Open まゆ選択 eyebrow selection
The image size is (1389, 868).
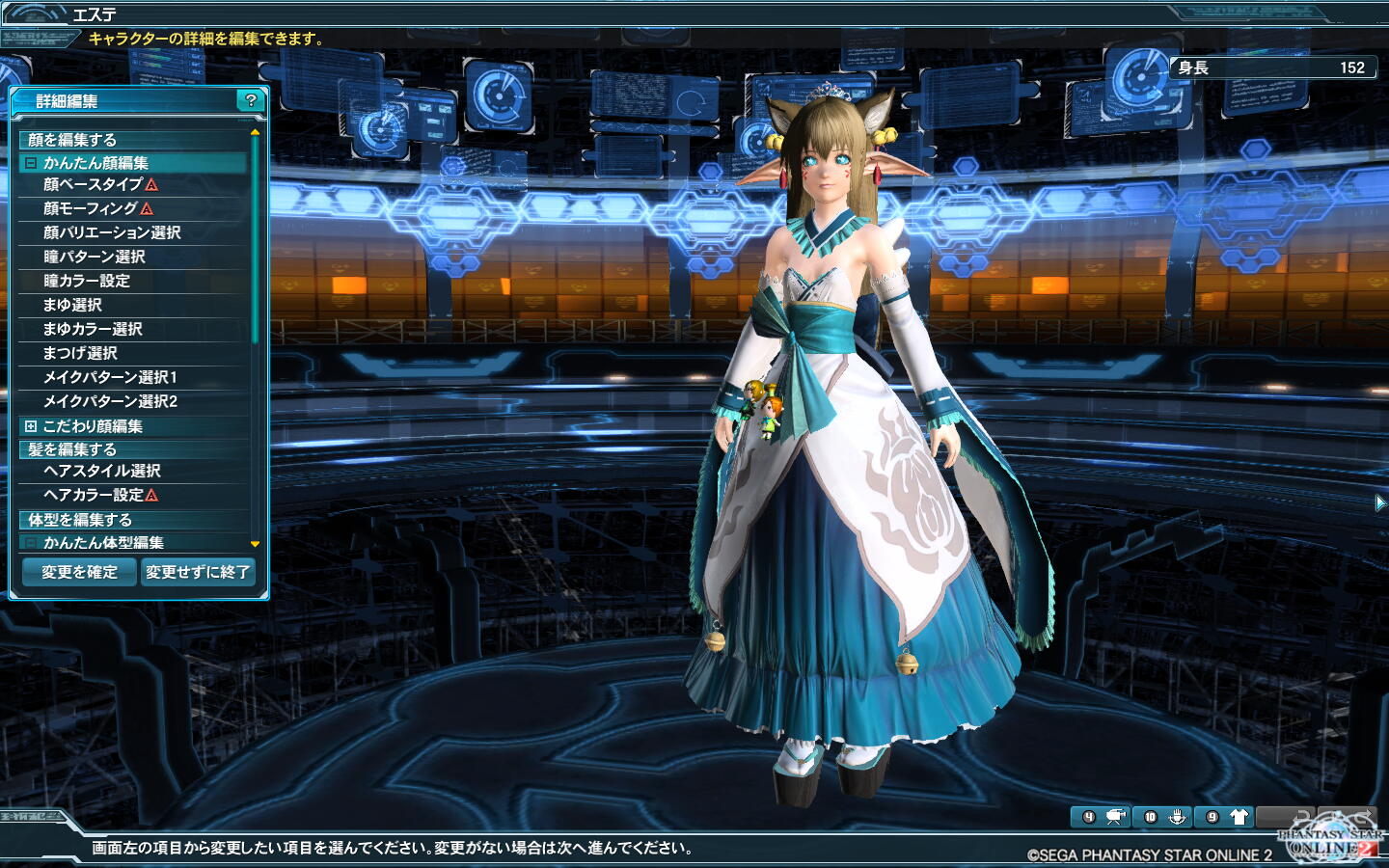pos(72,305)
